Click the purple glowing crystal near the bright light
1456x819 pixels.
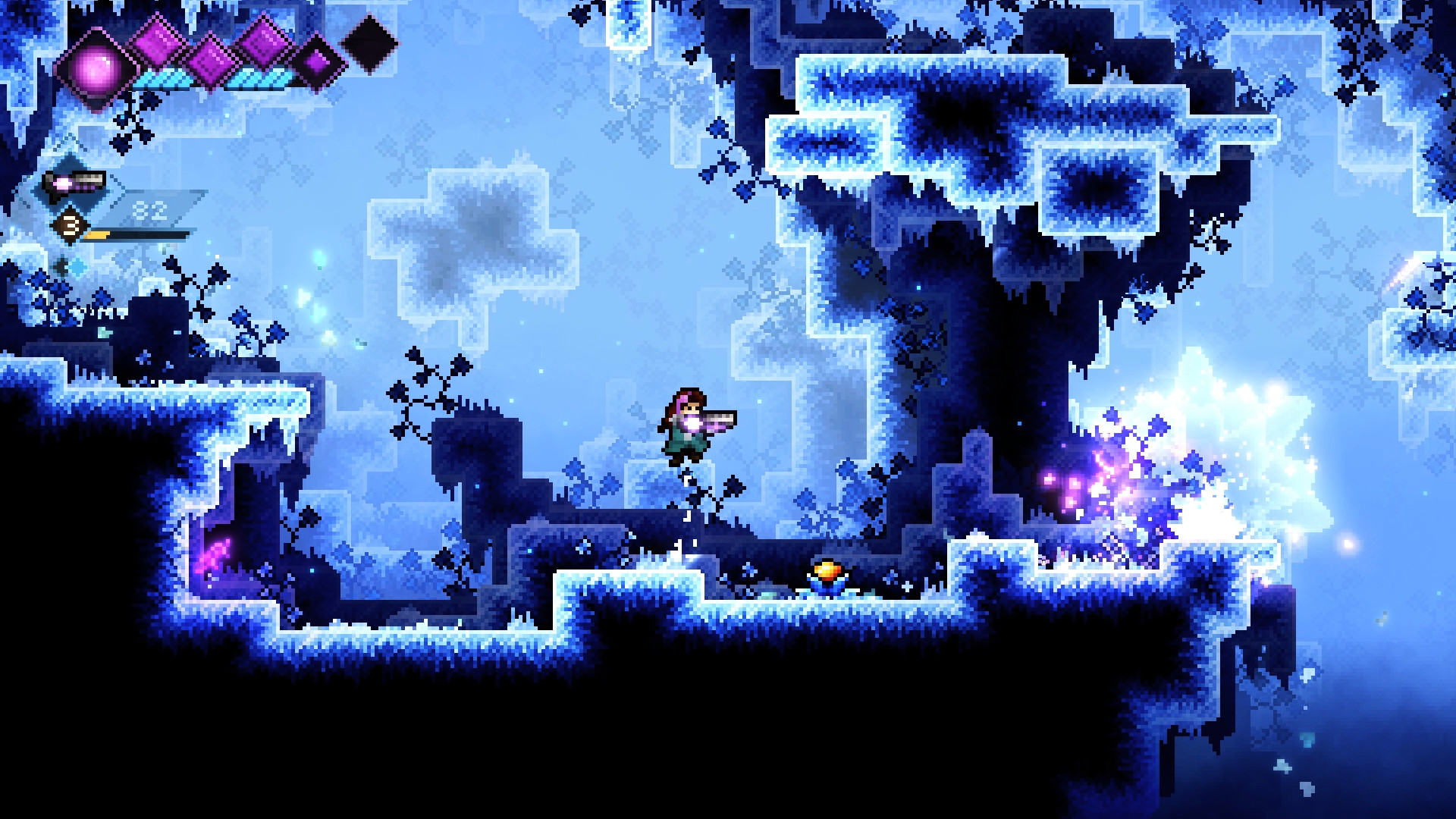(x=1071, y=483)
